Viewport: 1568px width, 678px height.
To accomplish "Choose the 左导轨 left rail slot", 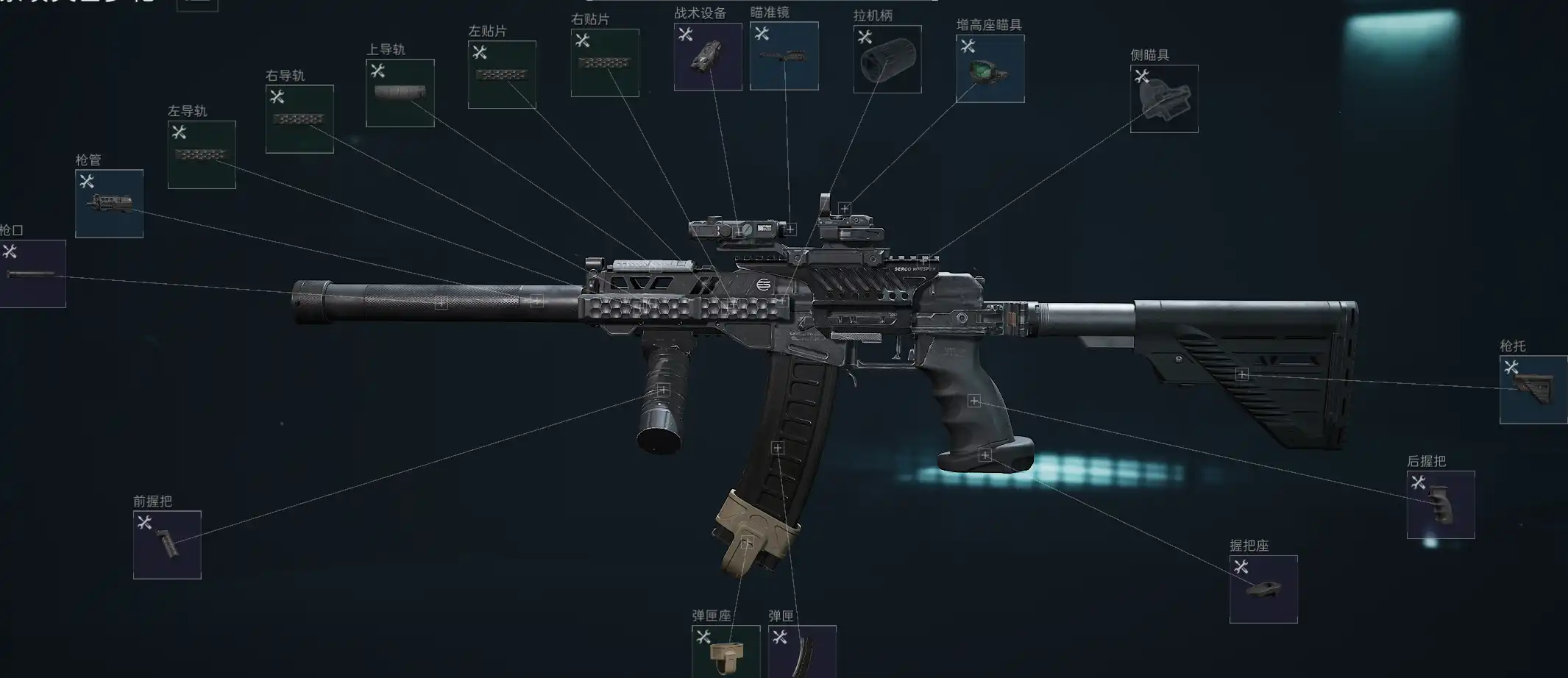I will pos(202,154).
